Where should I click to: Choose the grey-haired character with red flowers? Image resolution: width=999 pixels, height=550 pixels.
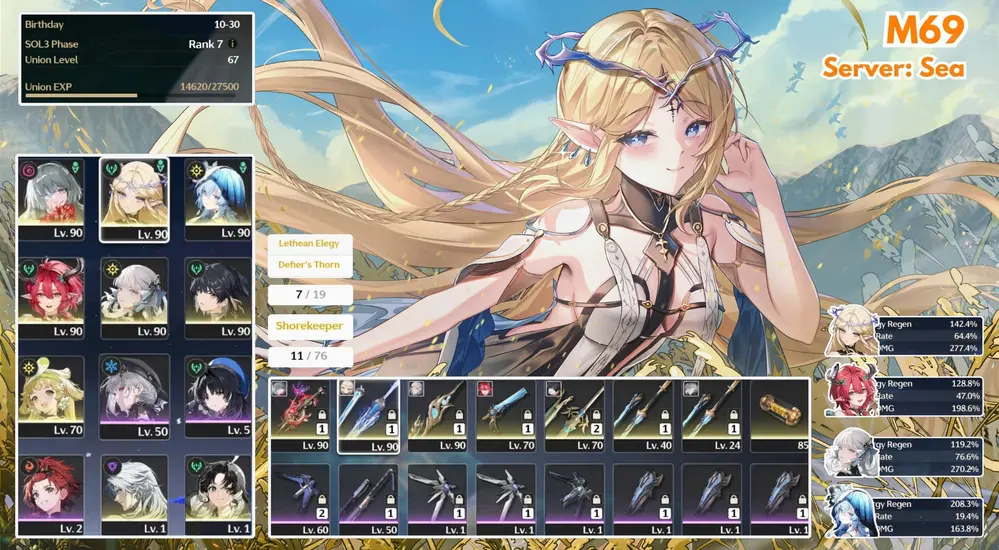[x=53, y=199]
